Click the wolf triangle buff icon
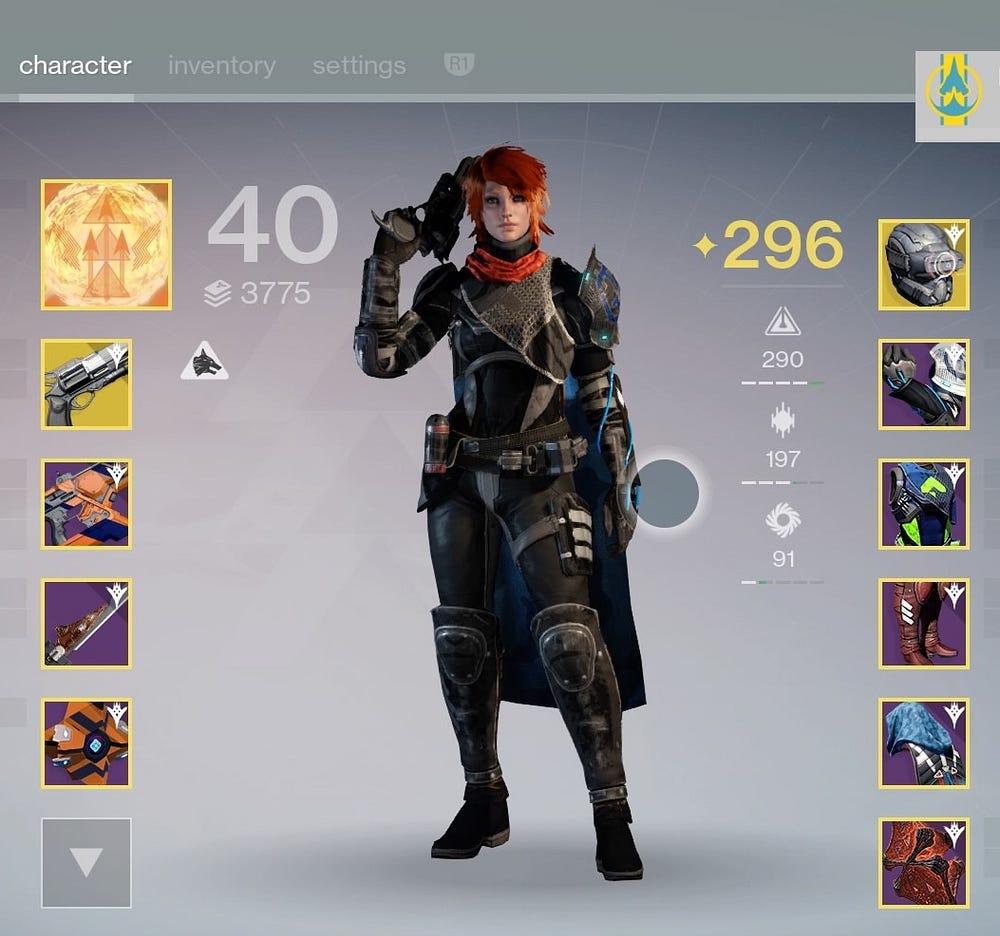Viewport: 1000px width, 936px height. 204,362
